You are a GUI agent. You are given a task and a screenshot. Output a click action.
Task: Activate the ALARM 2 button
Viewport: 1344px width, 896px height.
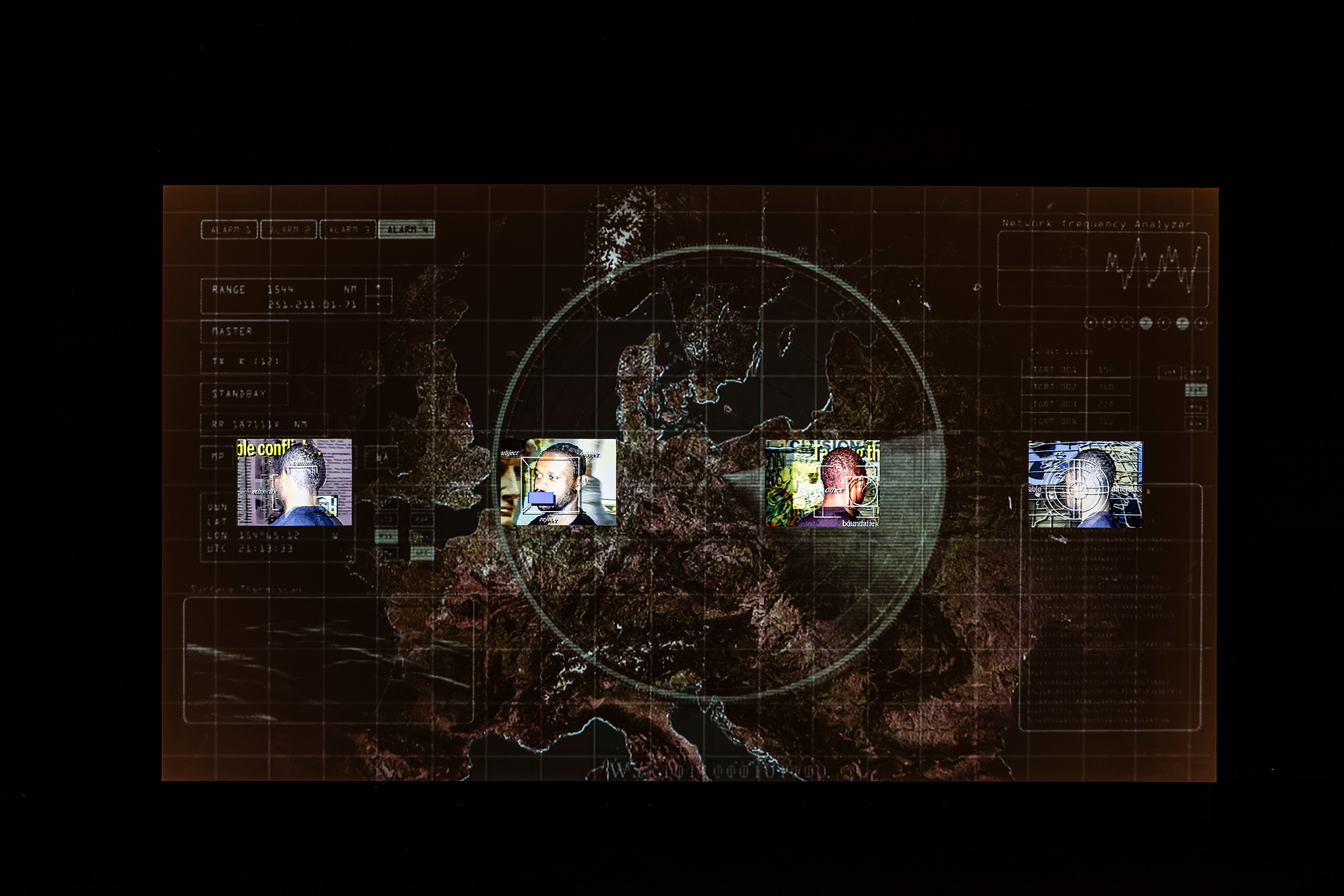[x=289, y=230]
